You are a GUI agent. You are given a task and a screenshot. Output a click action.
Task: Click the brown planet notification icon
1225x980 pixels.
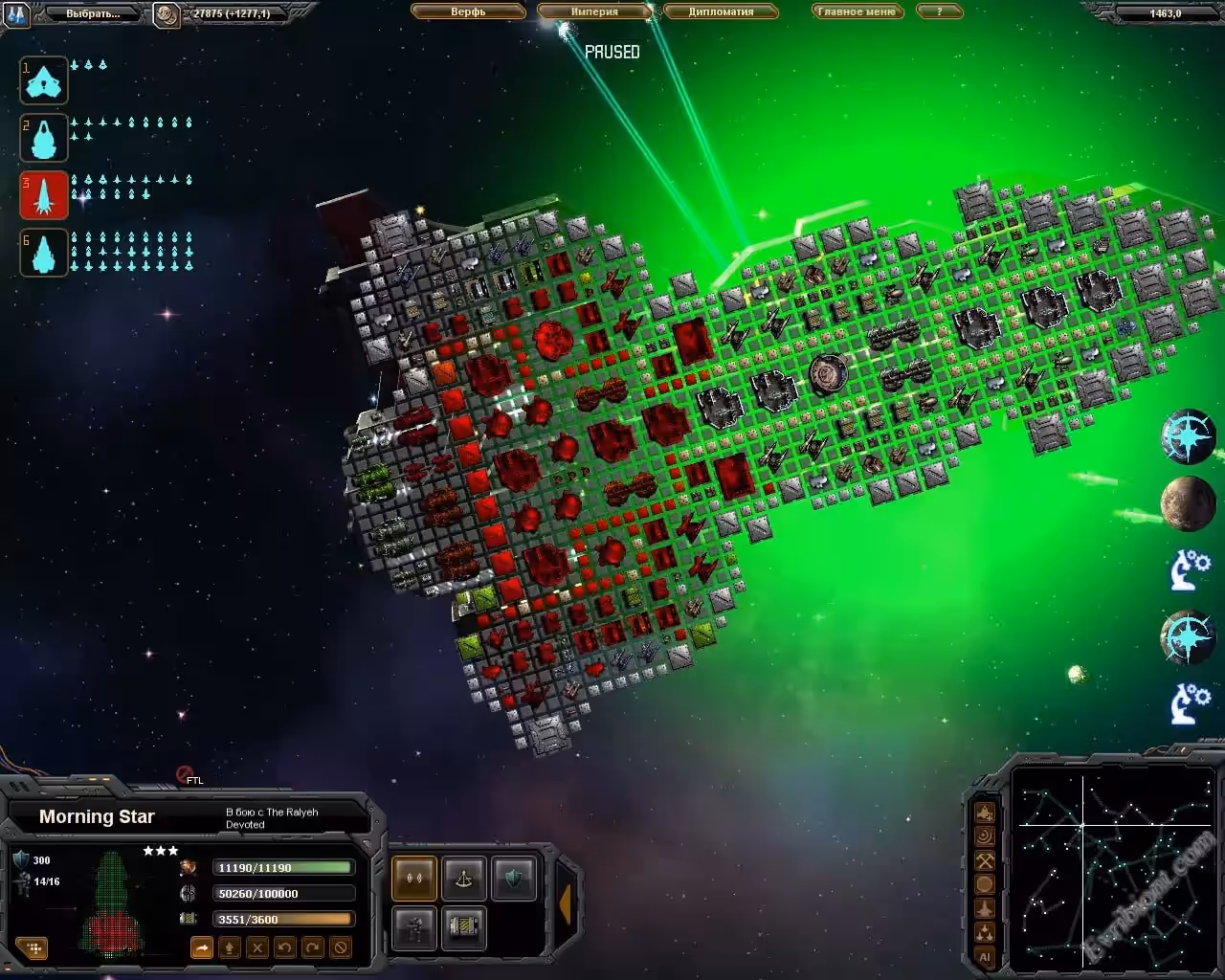(1188, 503)
